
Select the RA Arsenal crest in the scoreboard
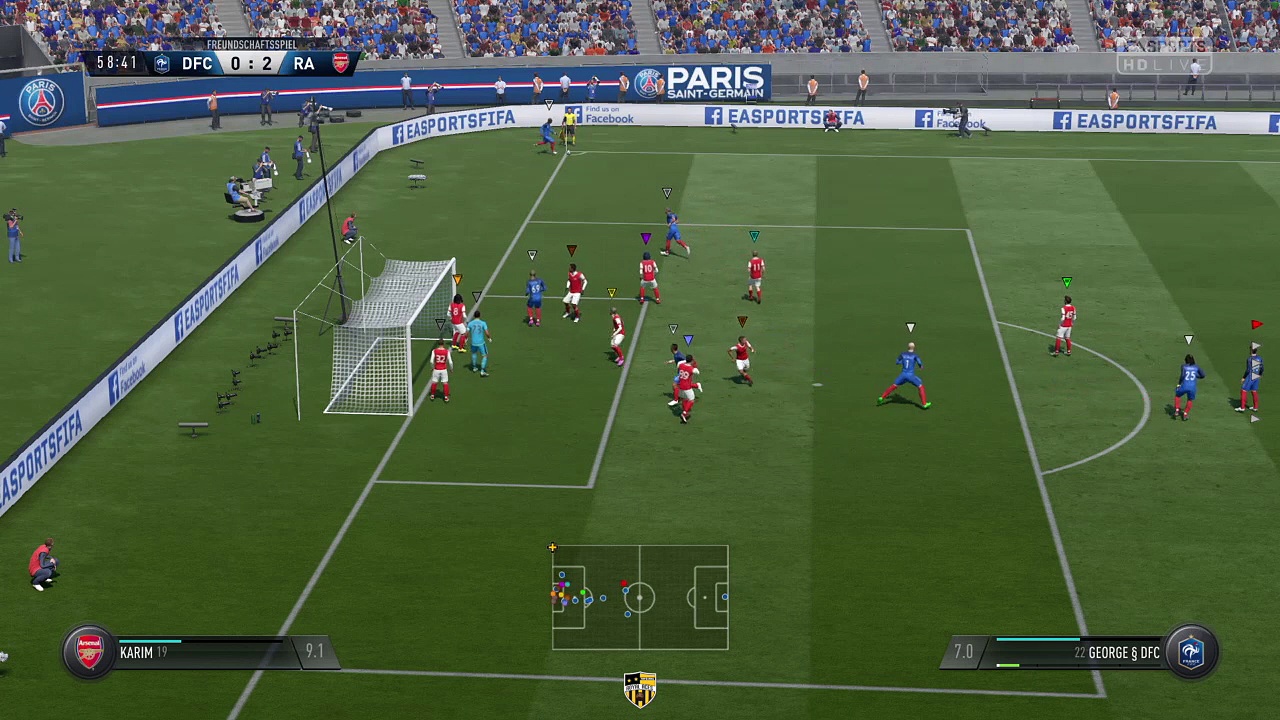tap(341, 64)
